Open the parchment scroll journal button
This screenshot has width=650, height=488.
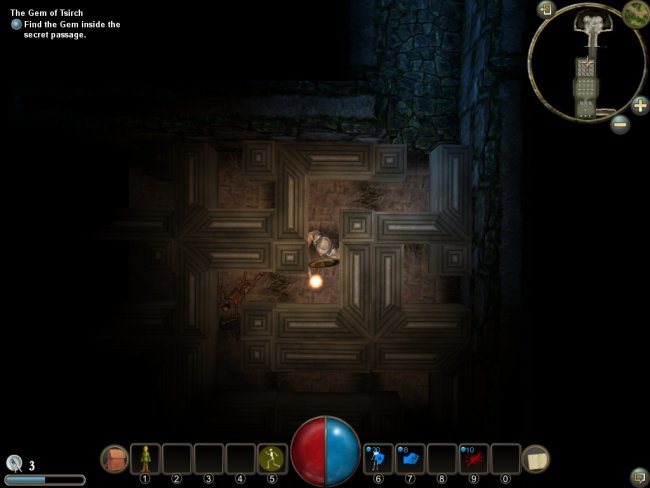(x=536, y=459)
